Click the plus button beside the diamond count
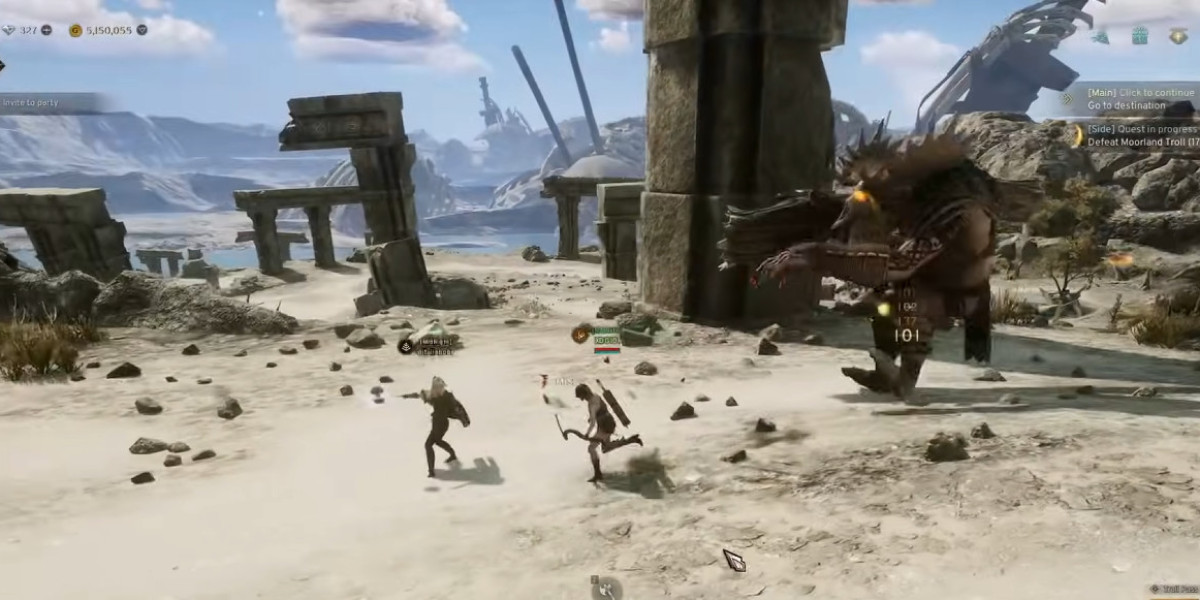Screen dimensions: 1200x600 coord(47,30)
